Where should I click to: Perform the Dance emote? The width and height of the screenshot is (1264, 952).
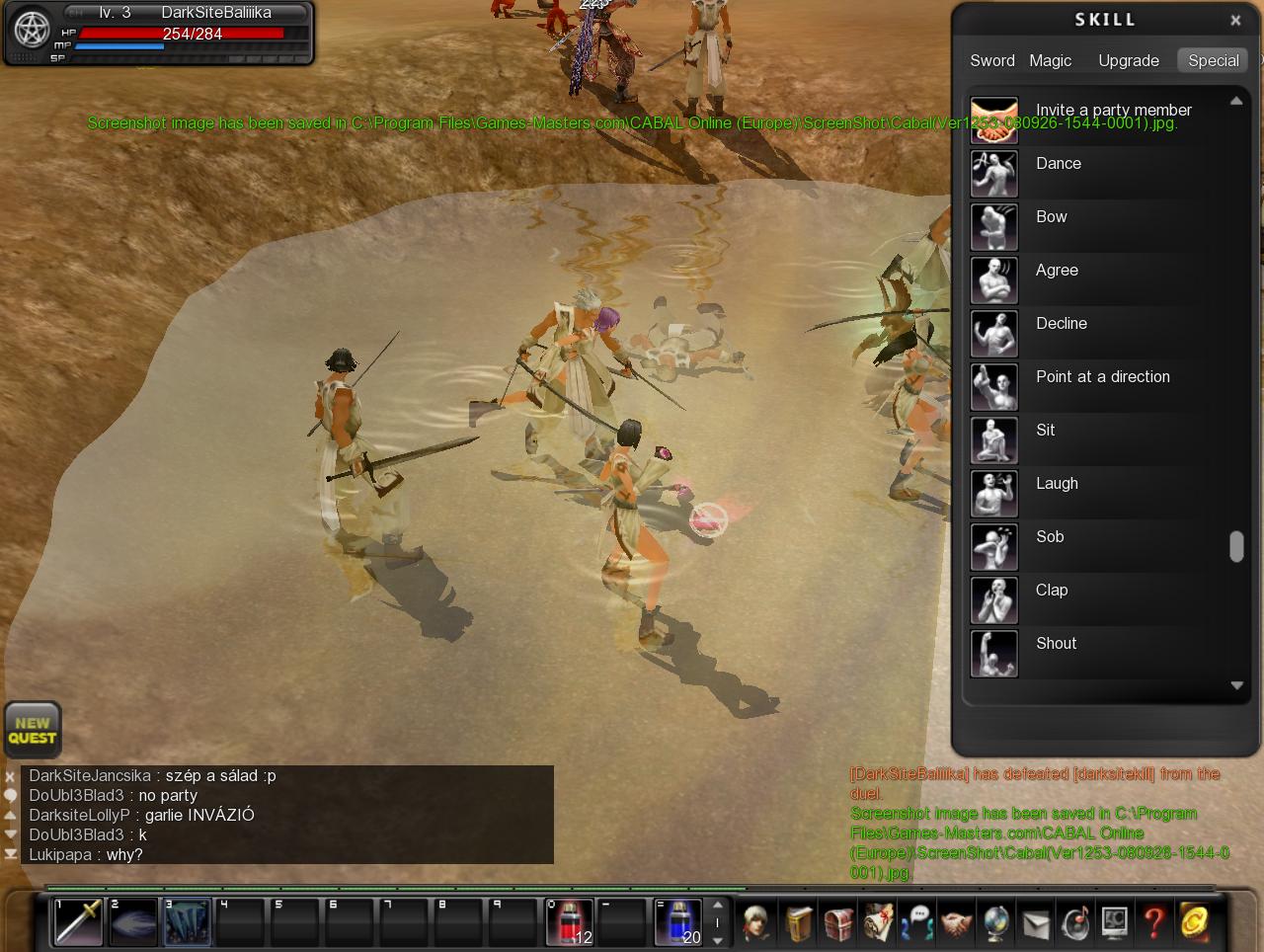994,174
